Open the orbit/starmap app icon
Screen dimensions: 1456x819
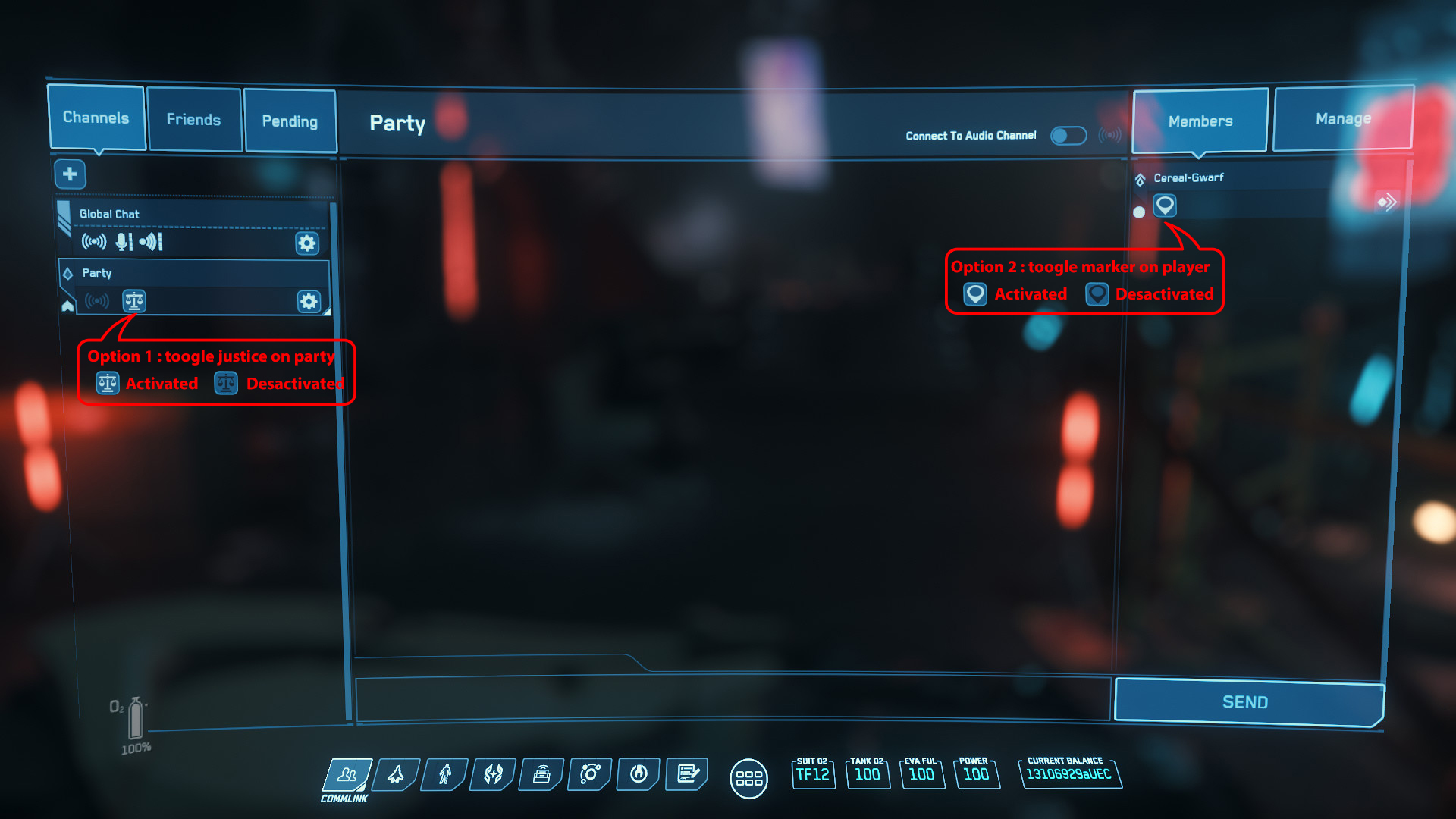tap(590, 776)
